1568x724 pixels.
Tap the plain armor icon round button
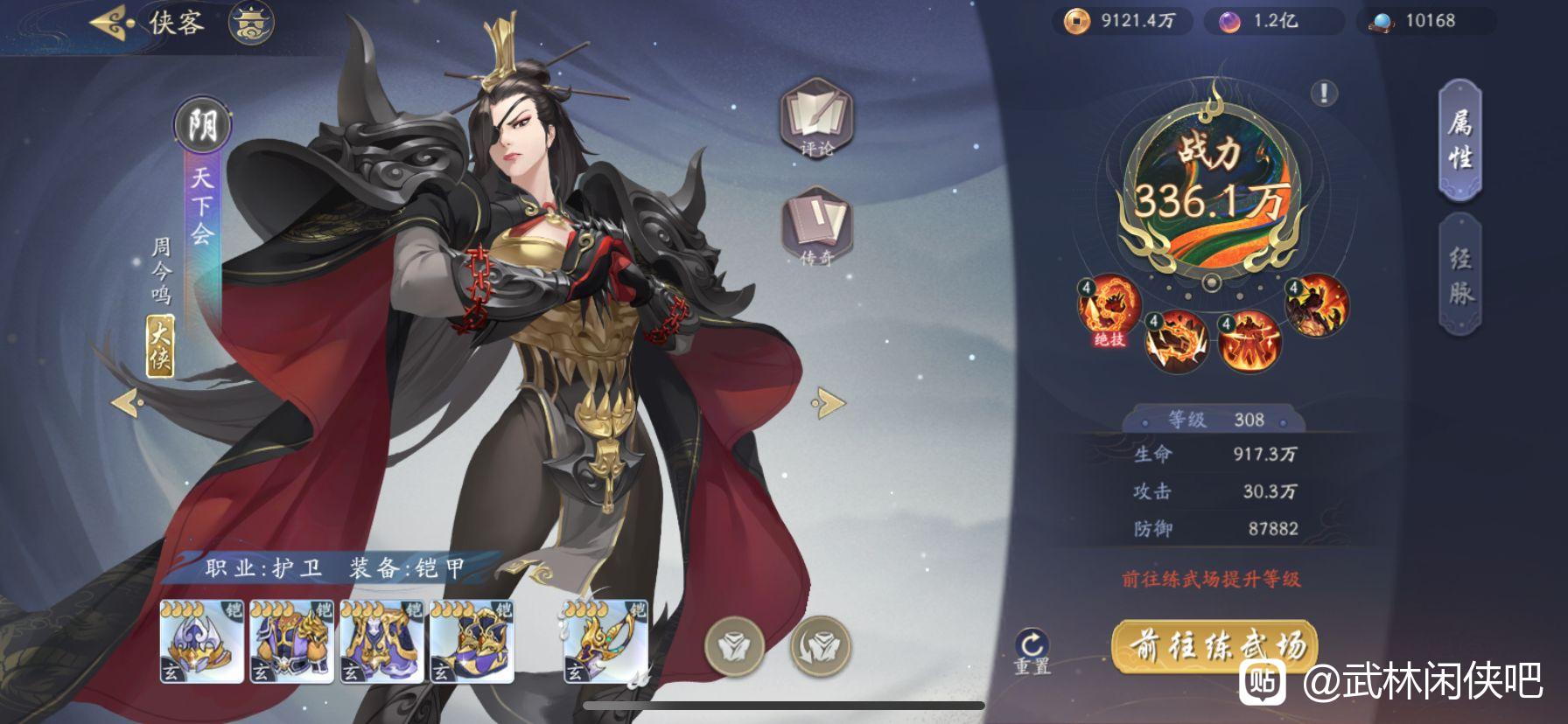(734, 647)
